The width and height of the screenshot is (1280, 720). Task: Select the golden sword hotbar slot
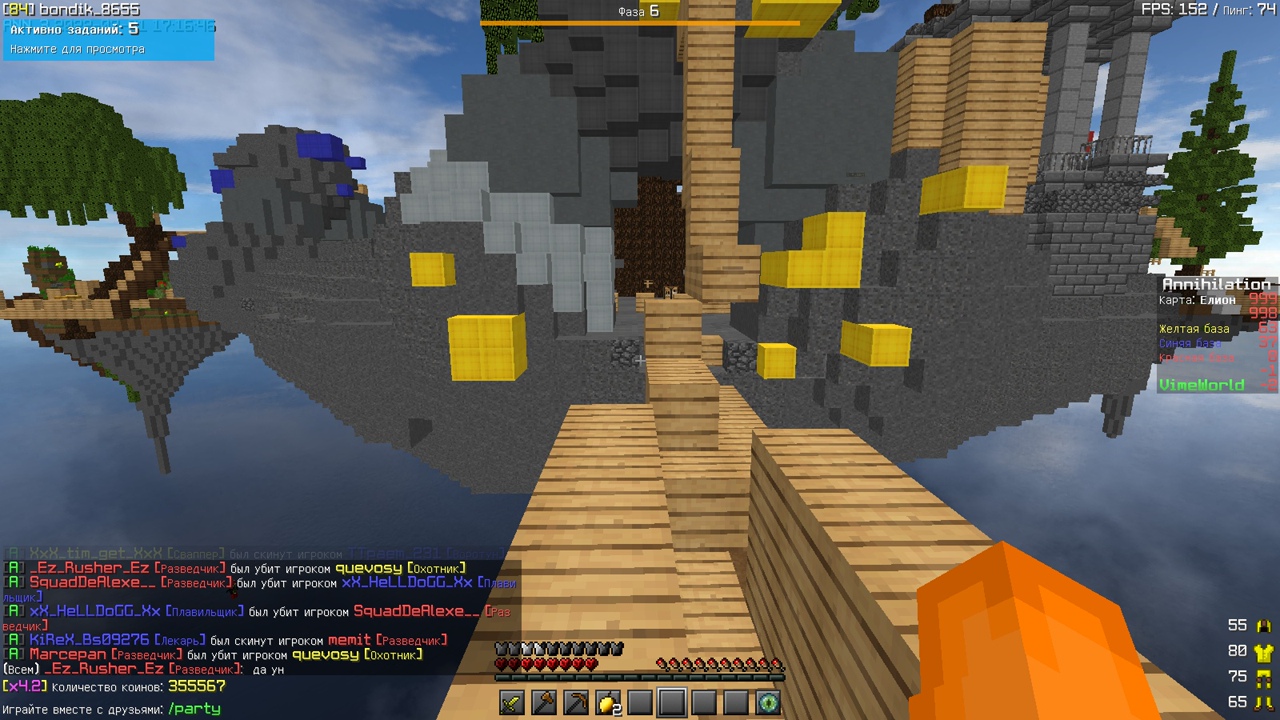pos(512,703)
